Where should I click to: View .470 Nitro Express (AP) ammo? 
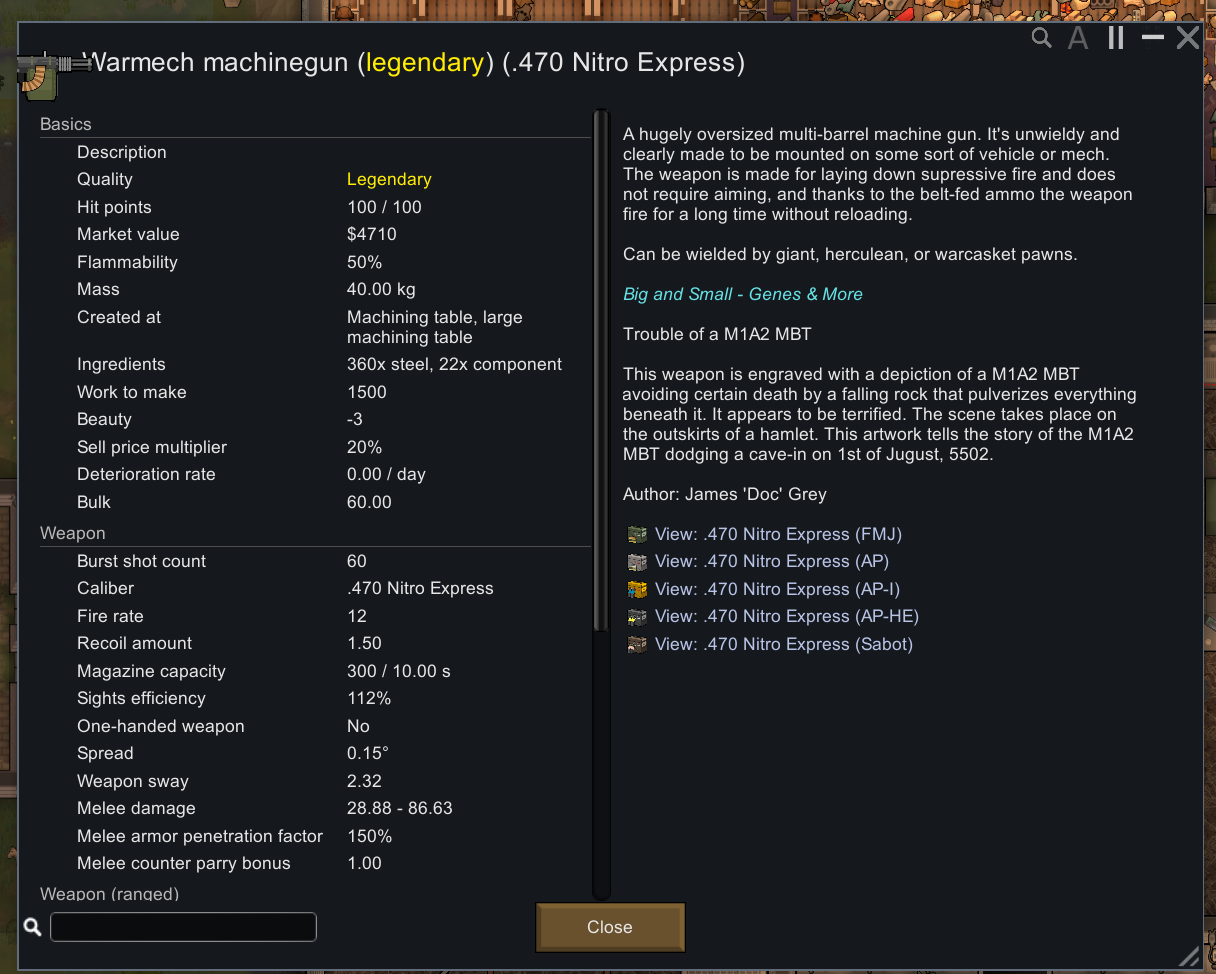point(771,561)
